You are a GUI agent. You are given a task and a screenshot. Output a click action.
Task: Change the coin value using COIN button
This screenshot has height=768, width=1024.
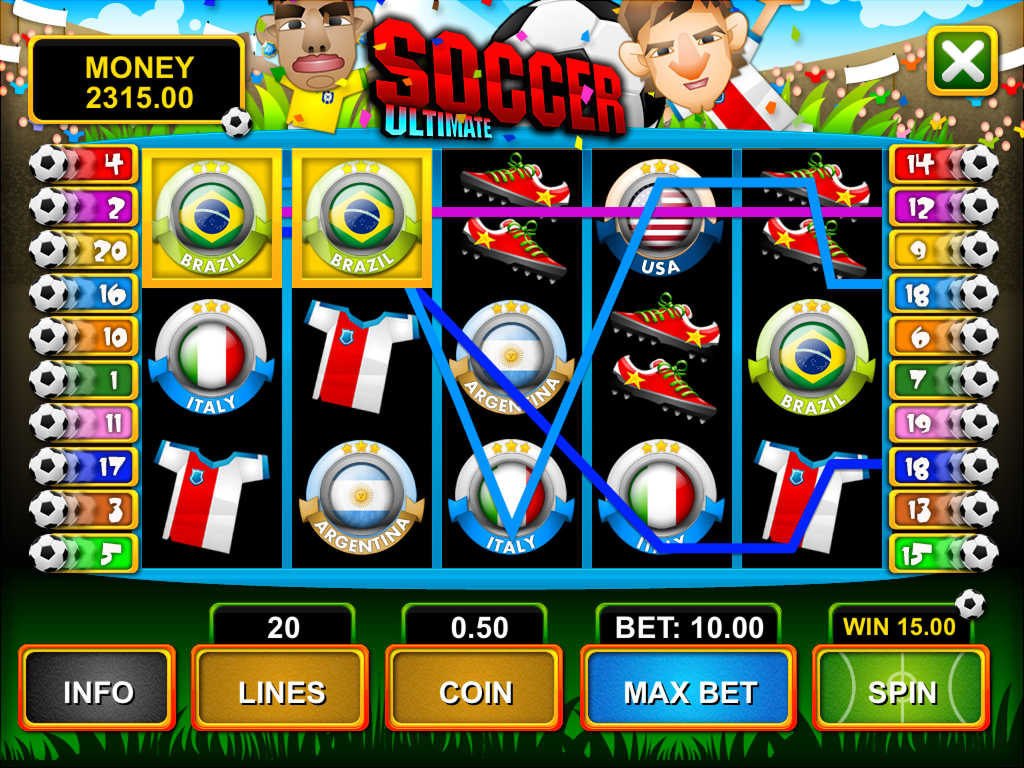click(x=475, y=690)
